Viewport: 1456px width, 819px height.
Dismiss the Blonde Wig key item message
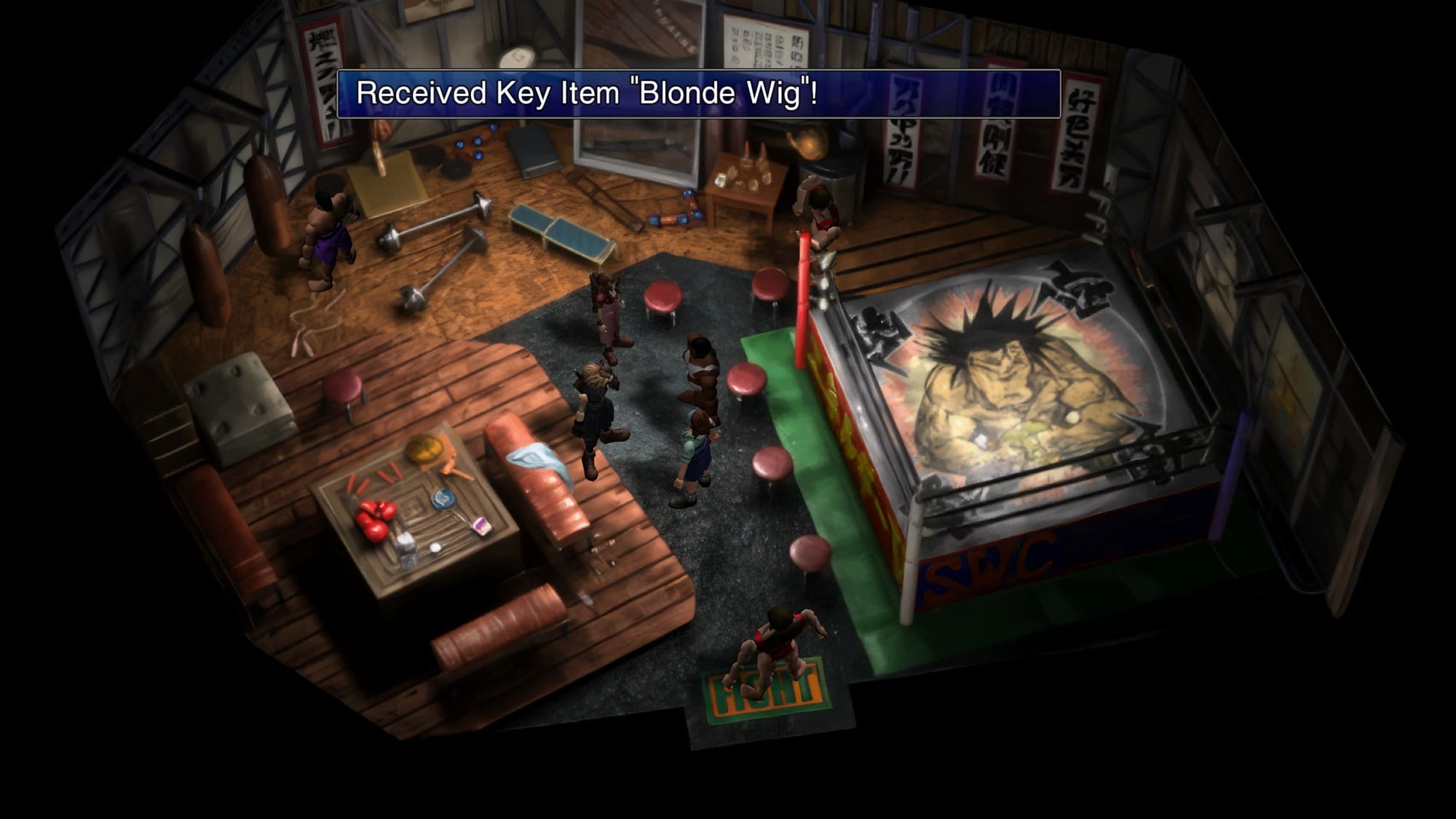pyautogui.click(x=698, y=94)
